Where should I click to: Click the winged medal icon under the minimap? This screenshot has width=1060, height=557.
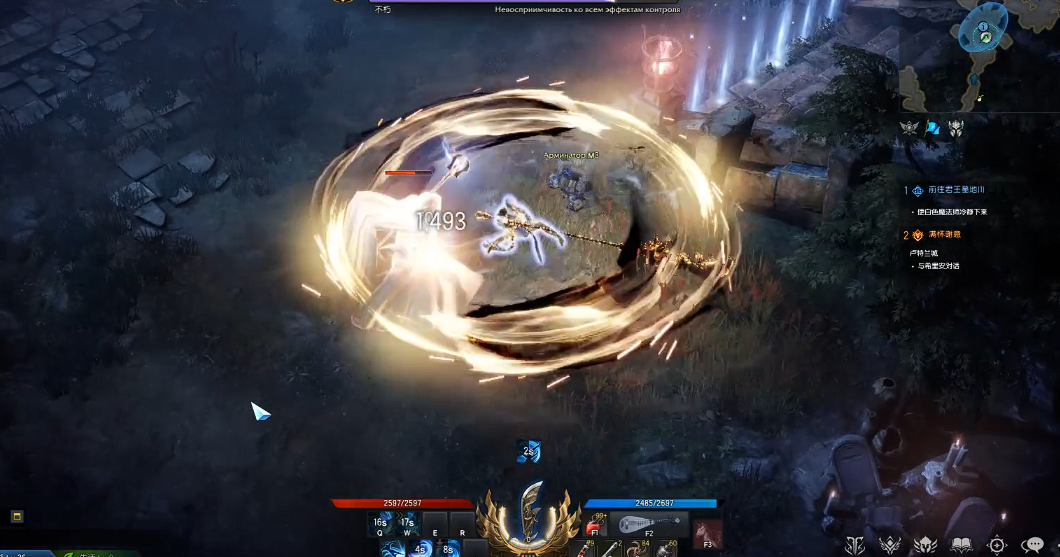909,128
